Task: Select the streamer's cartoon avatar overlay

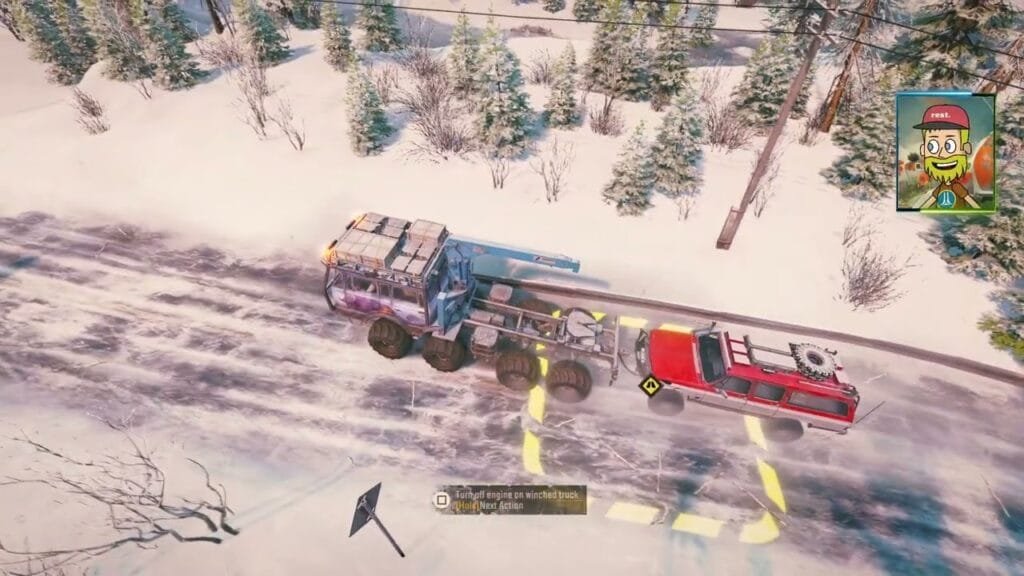Action: point(945,152)
